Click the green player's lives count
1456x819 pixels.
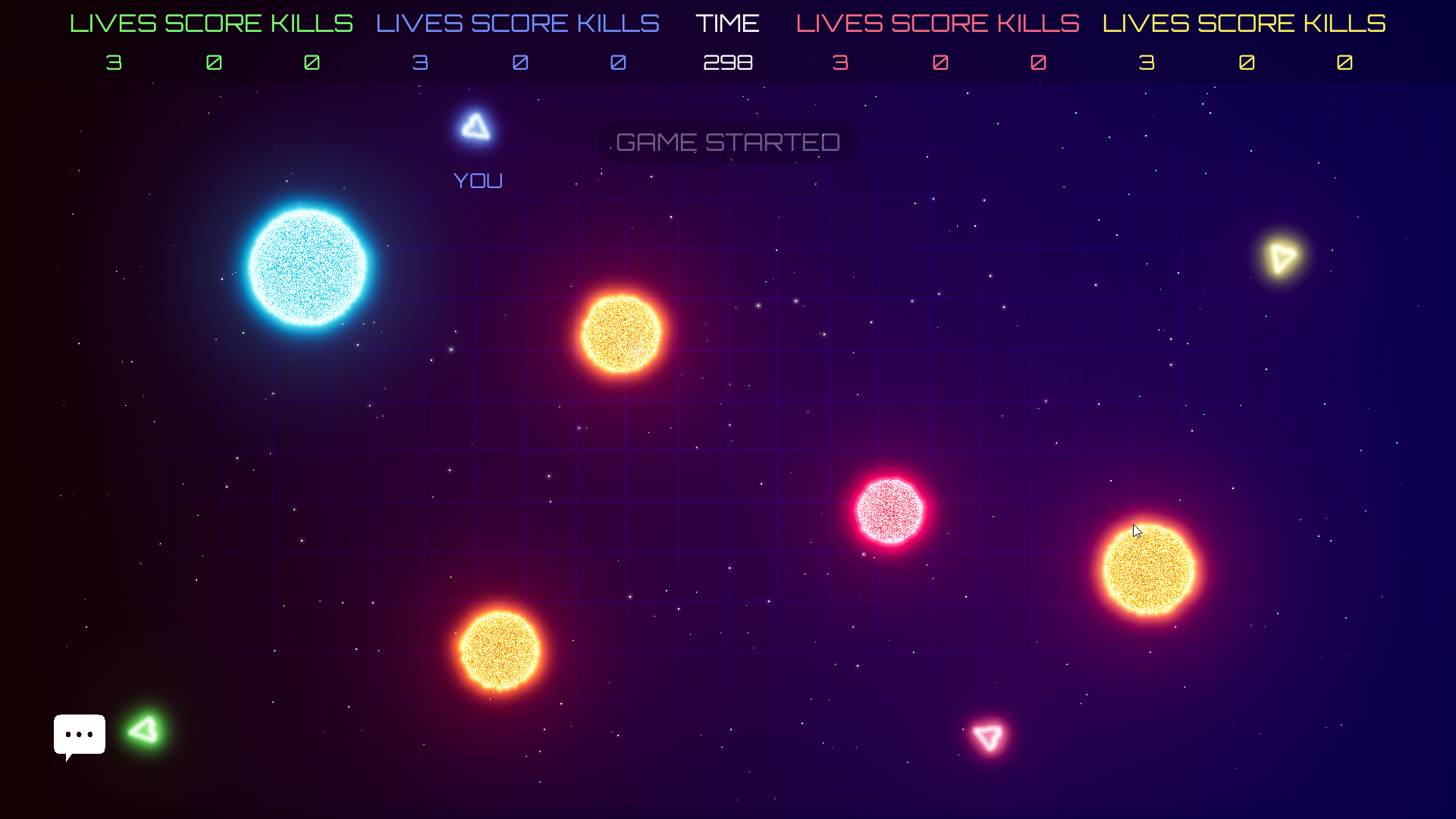114,62
